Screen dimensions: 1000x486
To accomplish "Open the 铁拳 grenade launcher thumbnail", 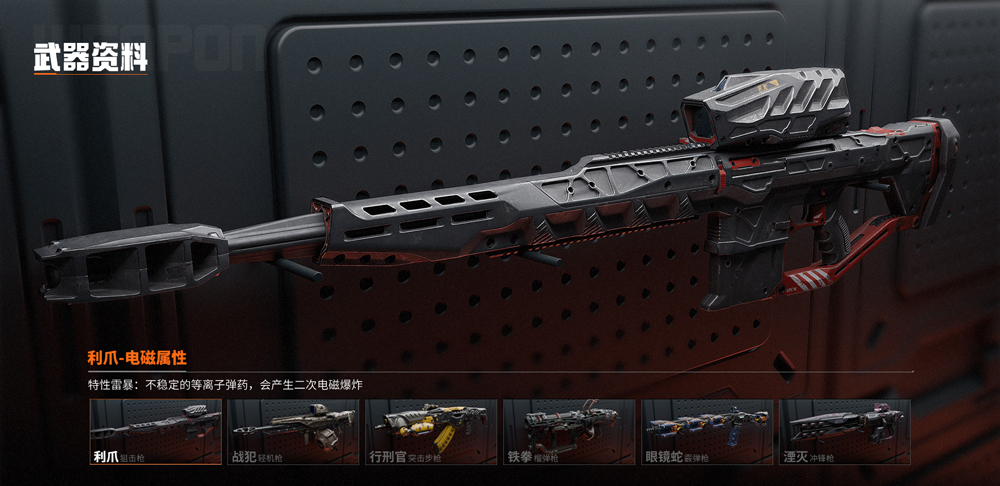I will coord(569,431).
